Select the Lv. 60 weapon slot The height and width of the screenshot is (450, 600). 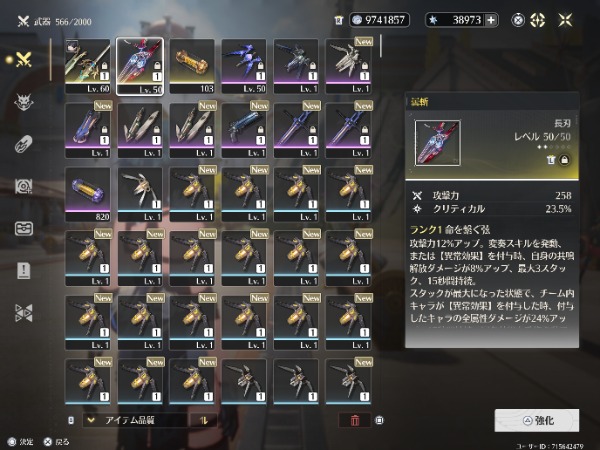tap(88, 64)
